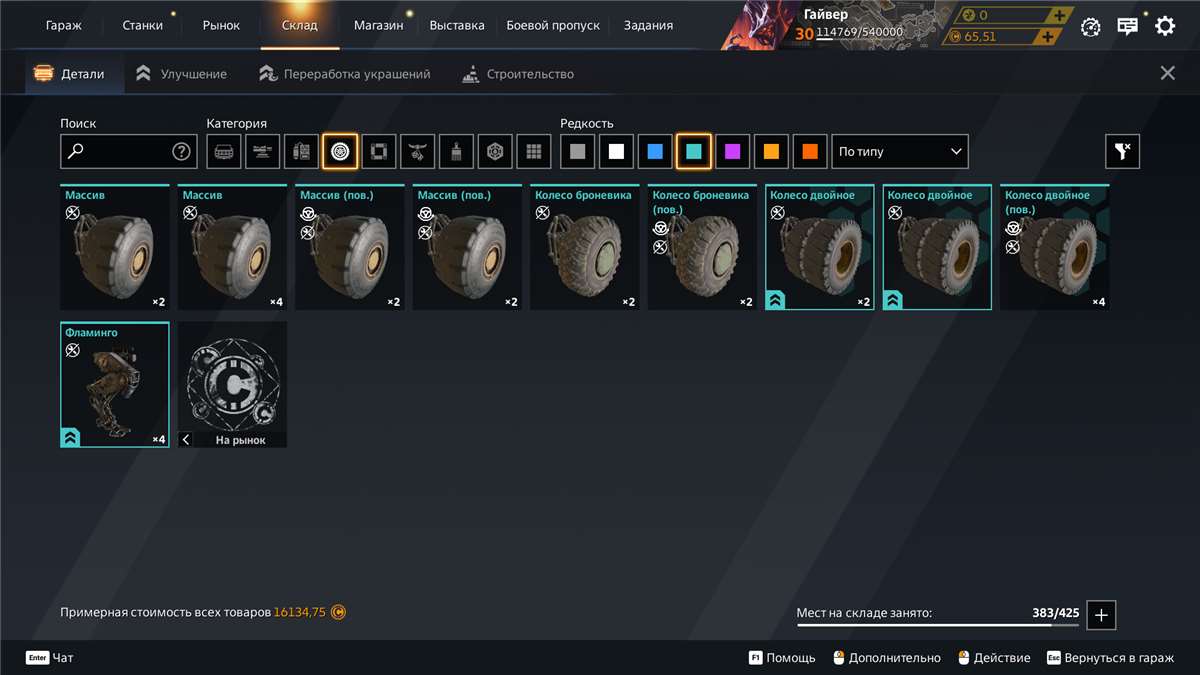Open the Магазин store
The height and width of the screenshot is (675, 1200).
(x=379, y=25)
